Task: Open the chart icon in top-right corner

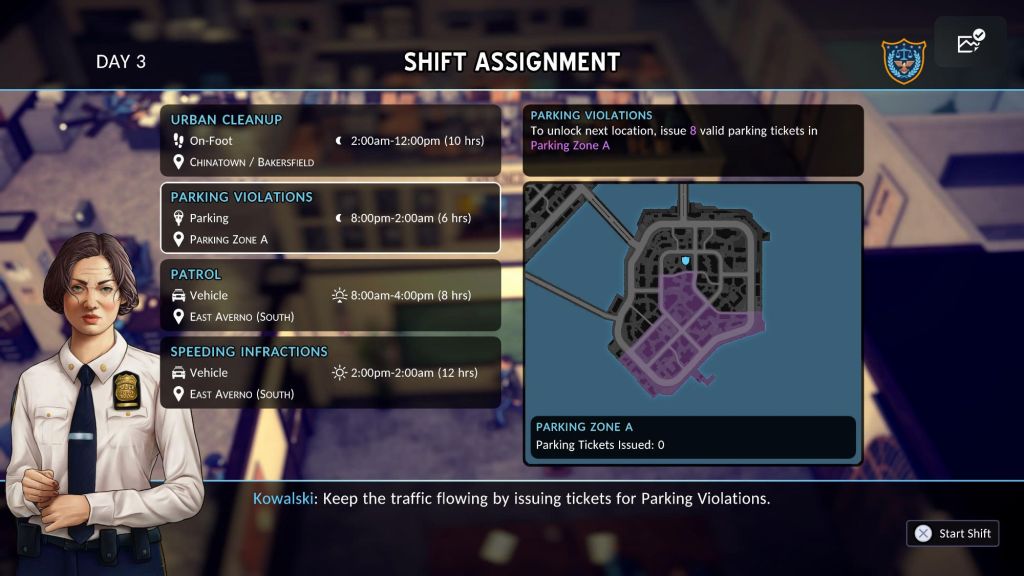Action: click(x=970, y=43)
